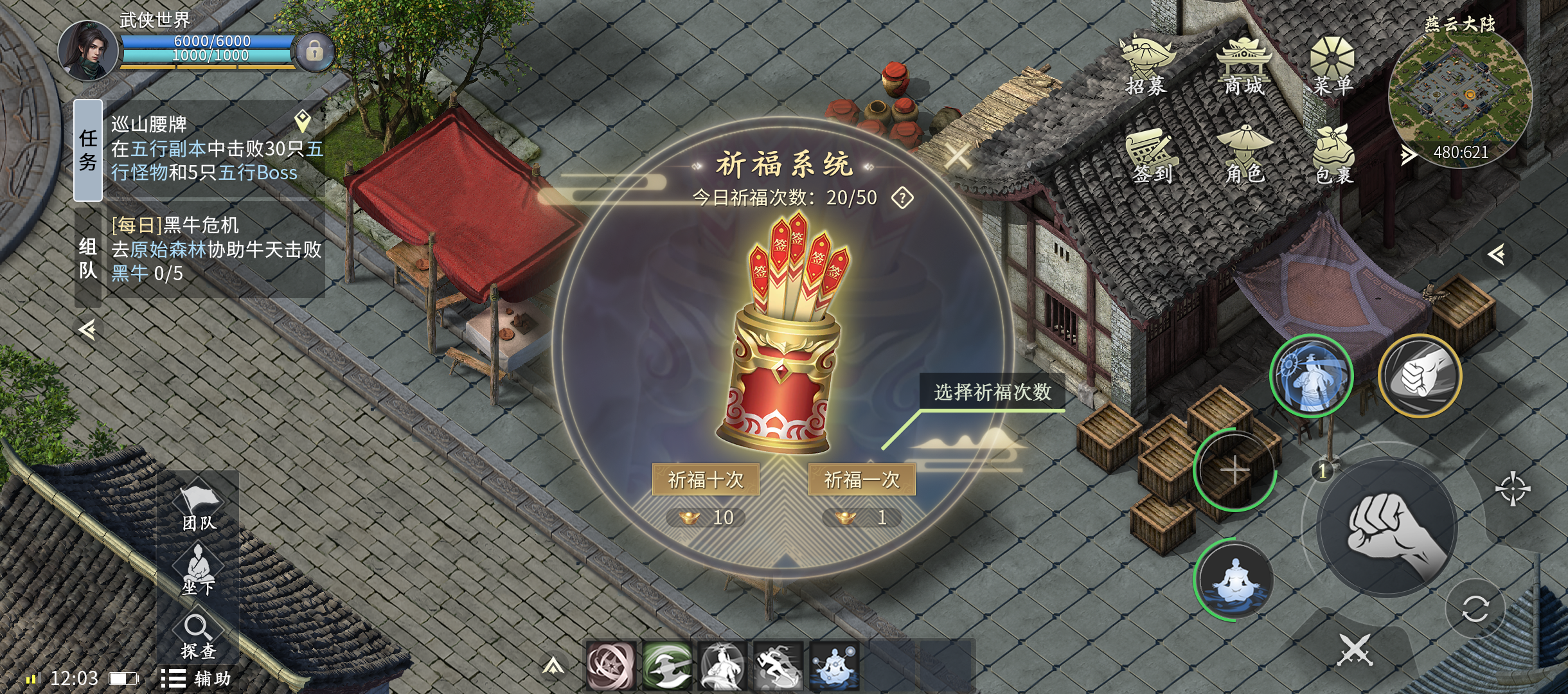Image resolution: width=1568 pixels, height=694 pixels.
Task: Open the 团队 team flag button
Action: (x=199, y=508)
